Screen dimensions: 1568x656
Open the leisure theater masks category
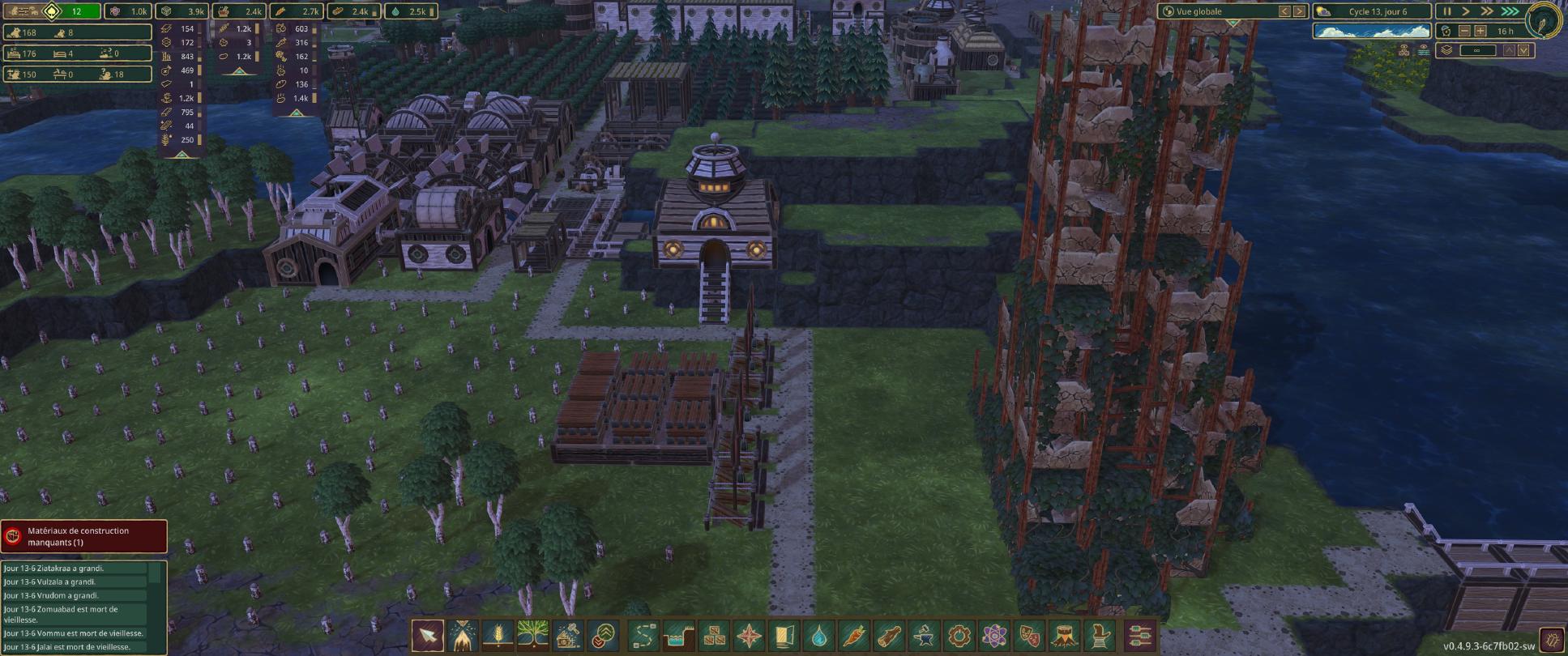click(1029, 636)
